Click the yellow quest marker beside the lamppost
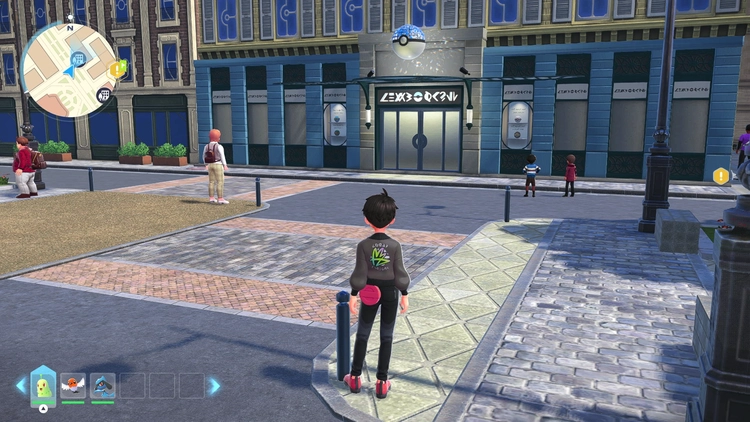Viewport: 750px width, 422px height. (721, 176)
